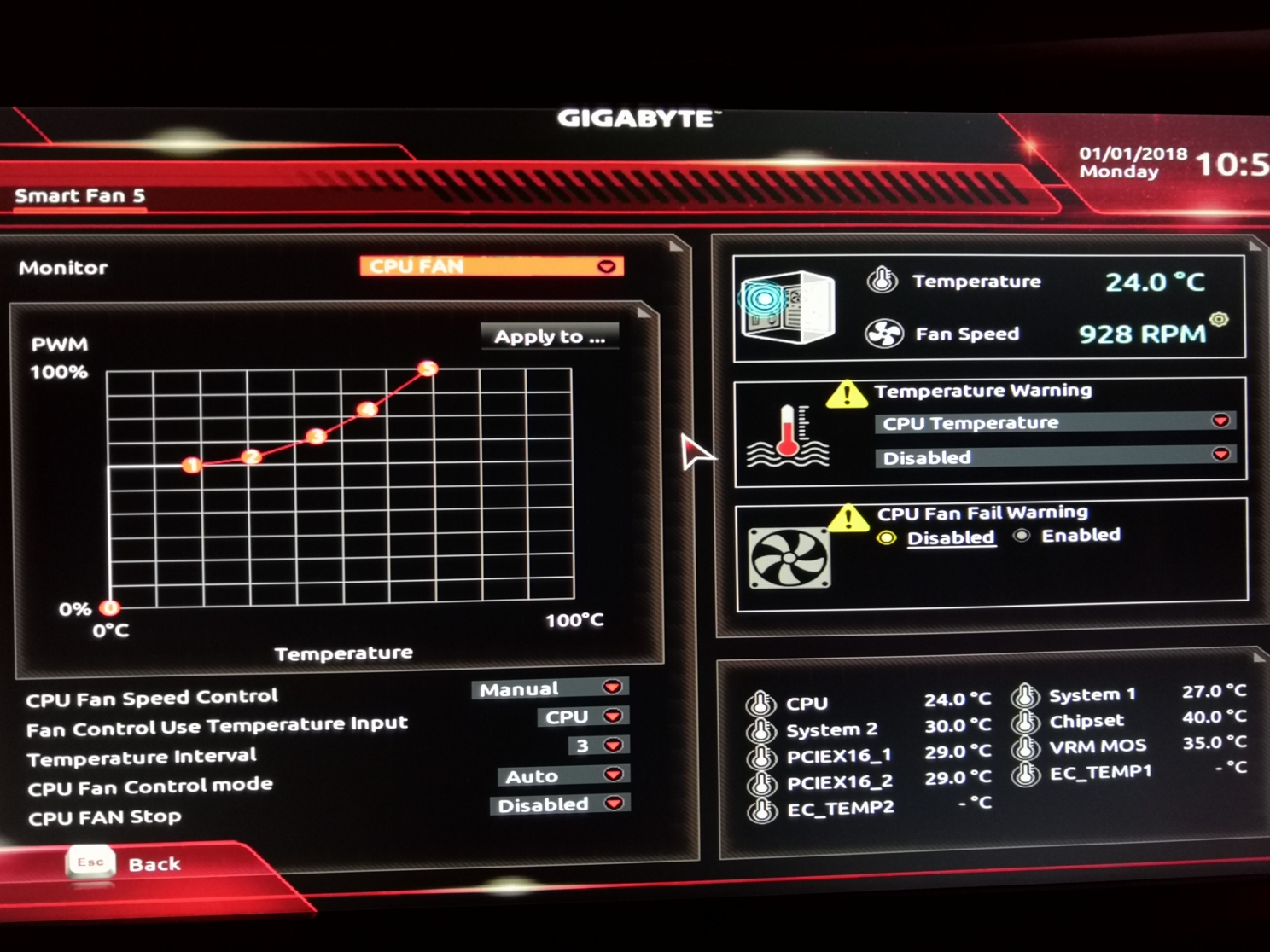Open the Temperature Interval dropdown
This screenshot has height=952, width=1270.
(598, 746)
